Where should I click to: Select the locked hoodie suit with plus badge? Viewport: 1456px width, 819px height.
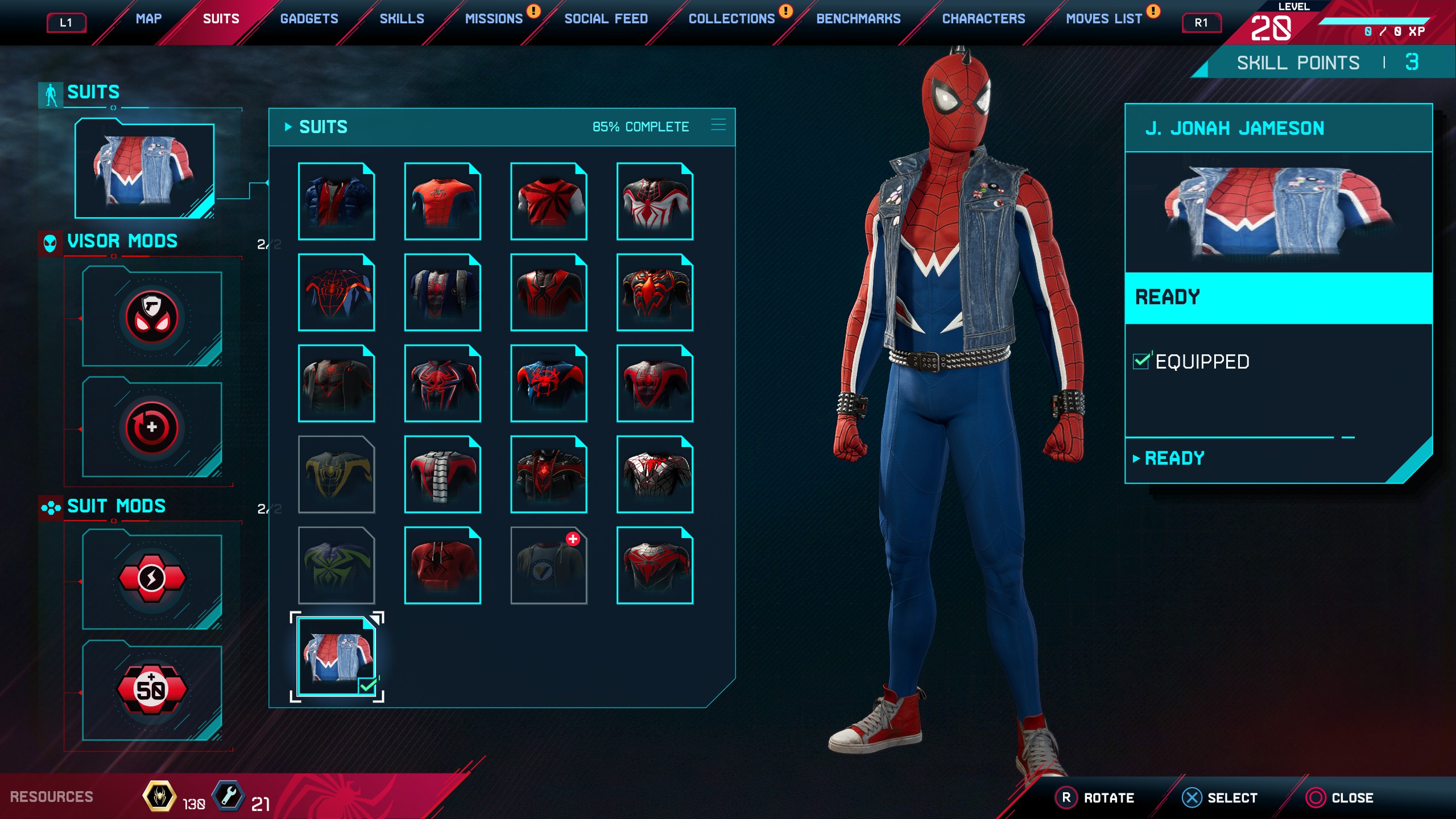549,565
